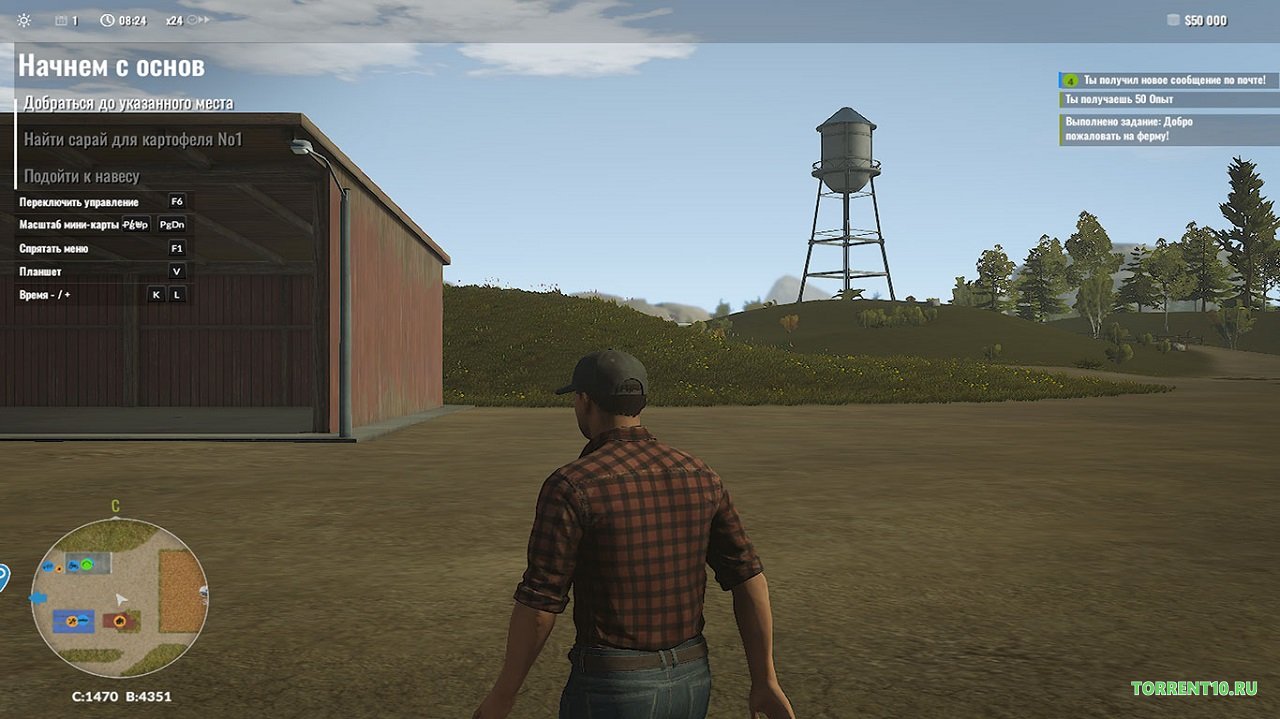Click the "Ты получаешь 50 Опыт" notification

pos(1119,100)
